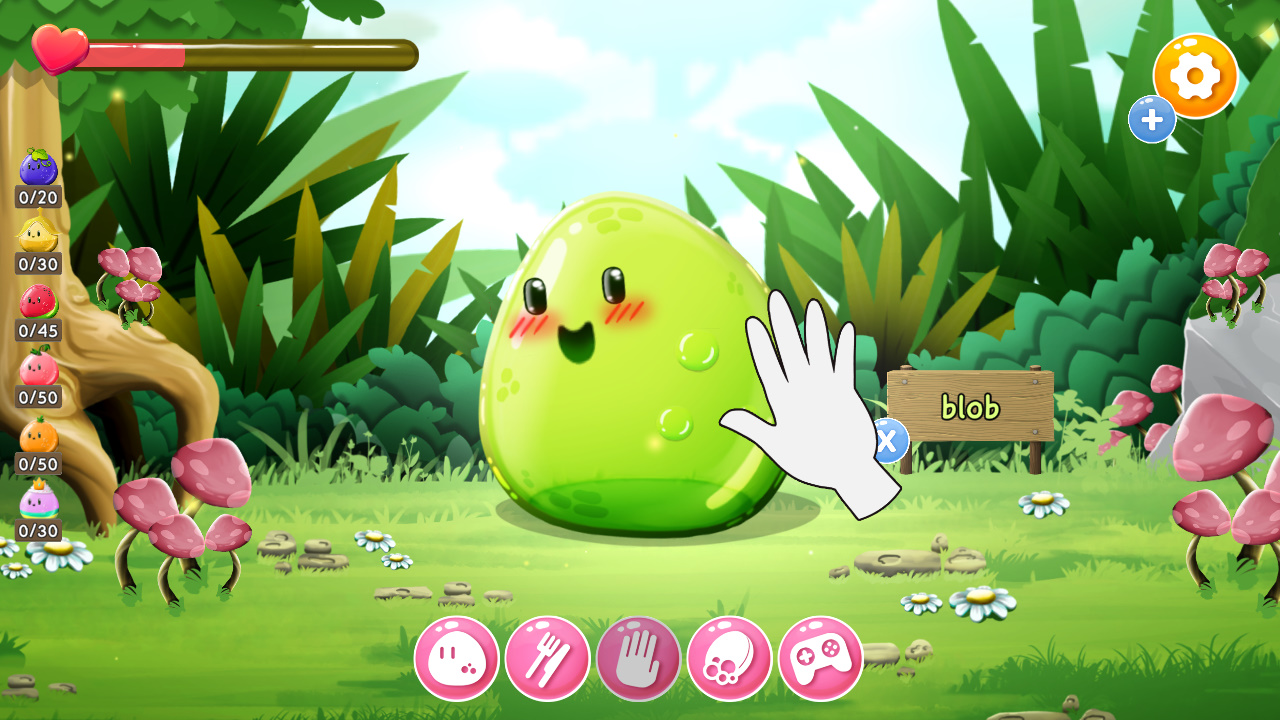Click the heart health icon
Viewport: 1280px width, 720px height.
click(x=57, y=47)
